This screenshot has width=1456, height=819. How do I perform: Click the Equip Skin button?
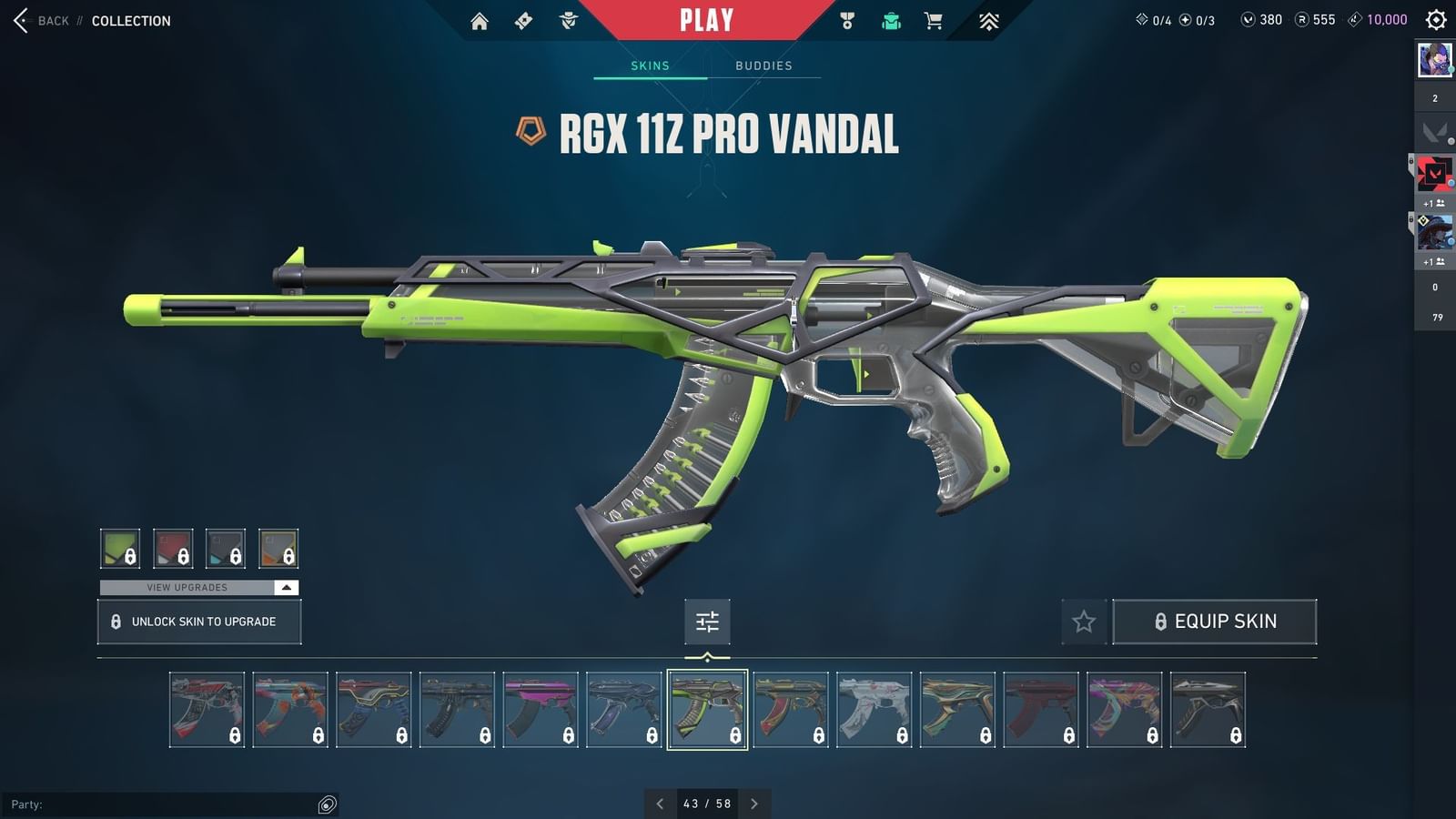pos(1216,622)
